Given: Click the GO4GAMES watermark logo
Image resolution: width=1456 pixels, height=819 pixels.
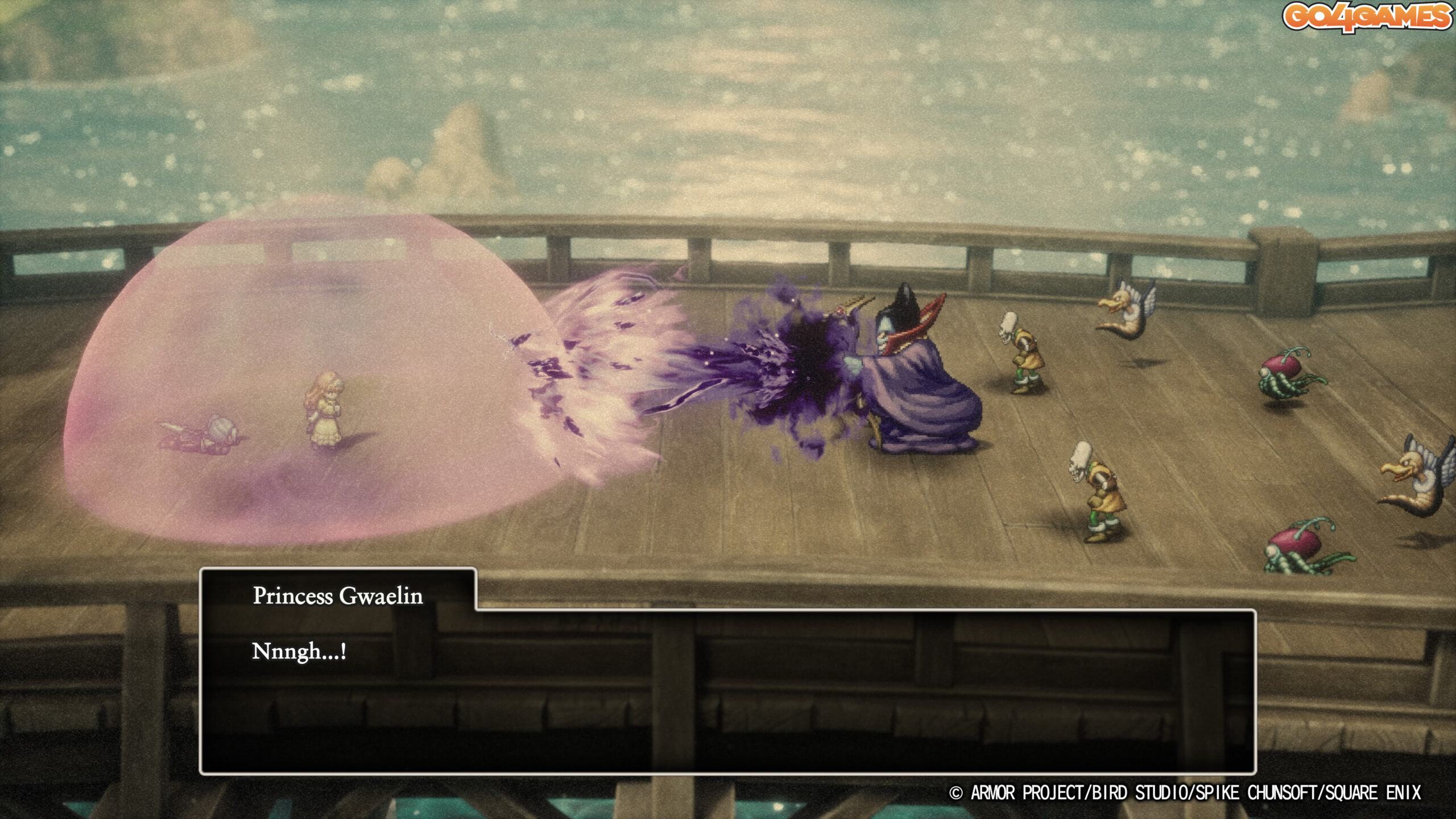Looking at the screenshot, I should click(x=1366, y=18).
